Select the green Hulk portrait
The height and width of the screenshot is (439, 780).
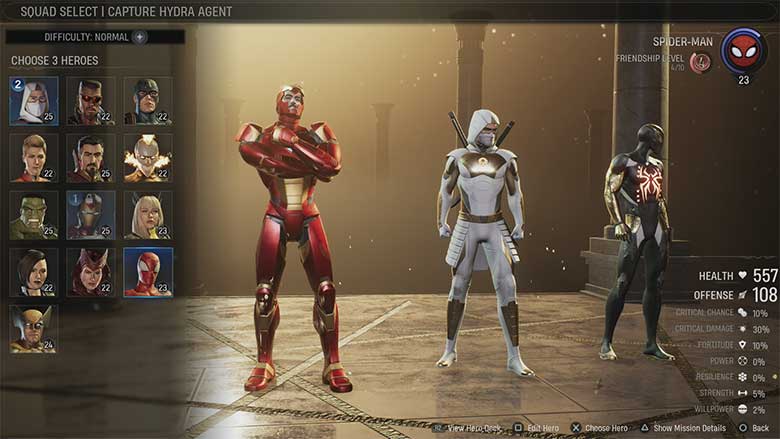tap(34, 215)
